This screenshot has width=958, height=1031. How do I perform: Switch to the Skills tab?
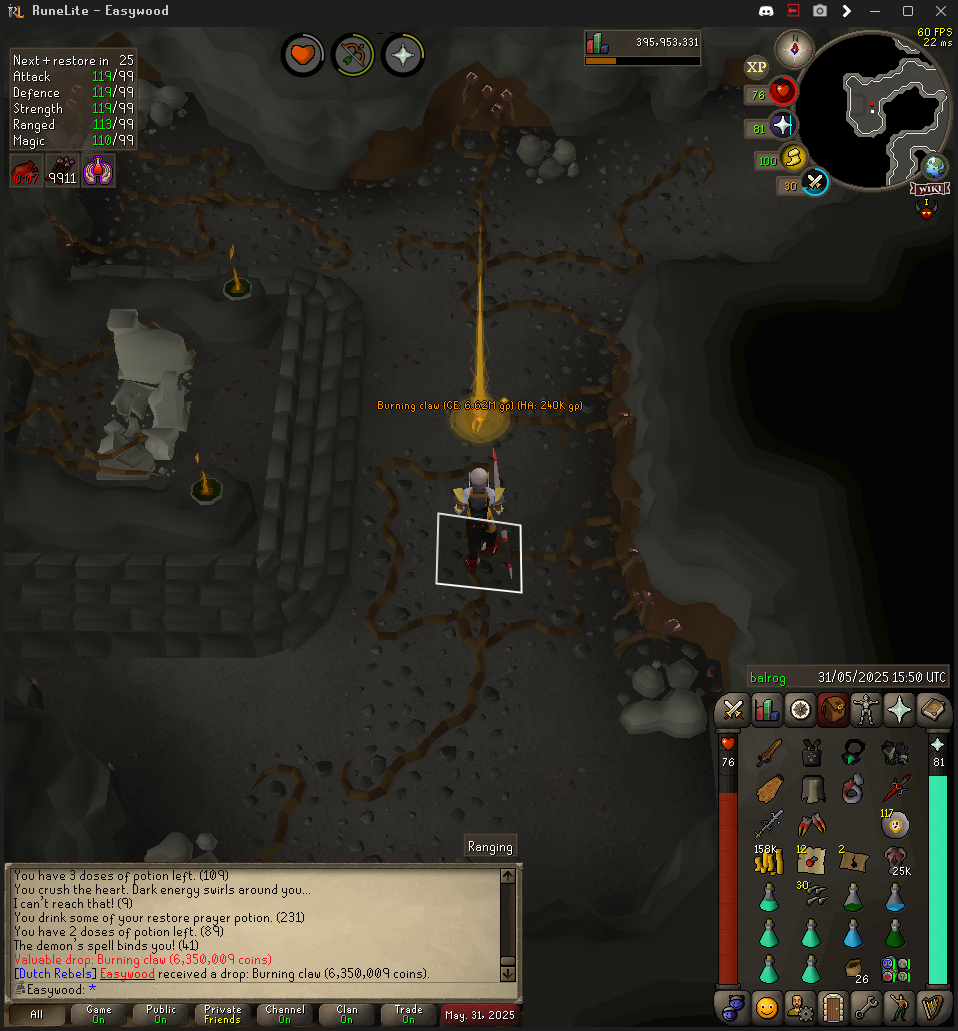point(766,710)
